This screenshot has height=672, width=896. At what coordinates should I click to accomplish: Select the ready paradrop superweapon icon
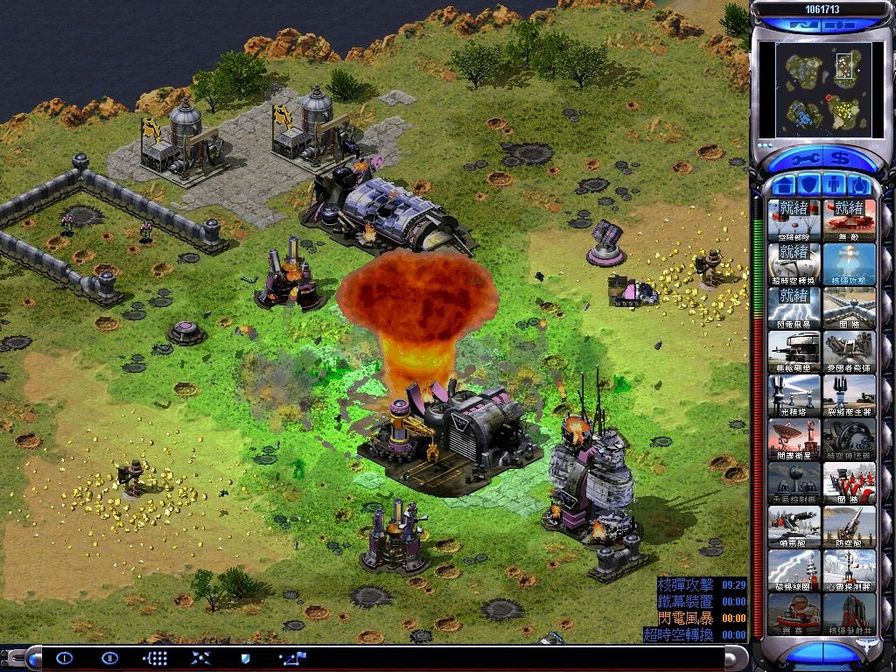pyautogui.click(x=795, y=219)
